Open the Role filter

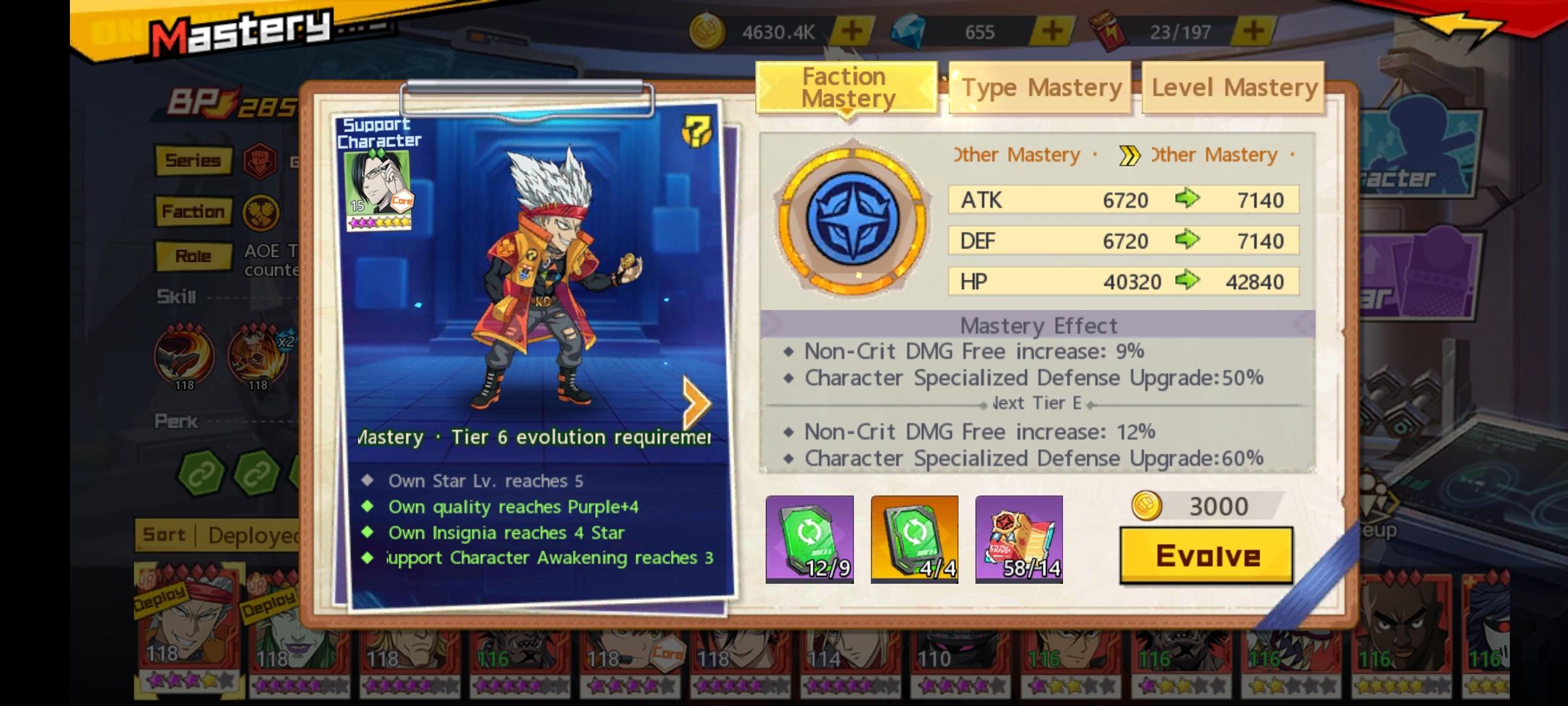[x=193, y=256]
